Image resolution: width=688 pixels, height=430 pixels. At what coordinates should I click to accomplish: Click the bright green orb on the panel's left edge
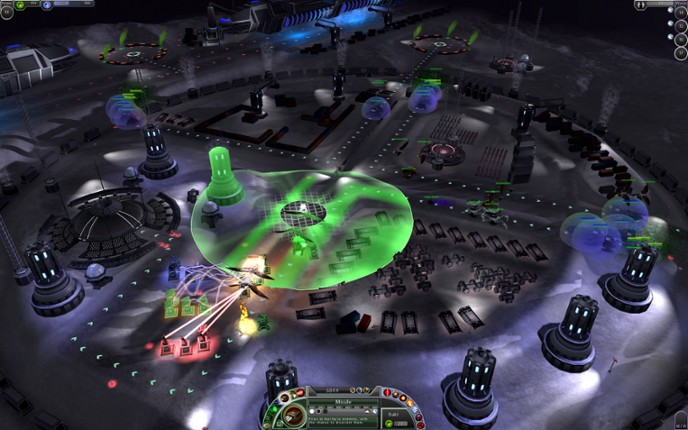(274, 410)
